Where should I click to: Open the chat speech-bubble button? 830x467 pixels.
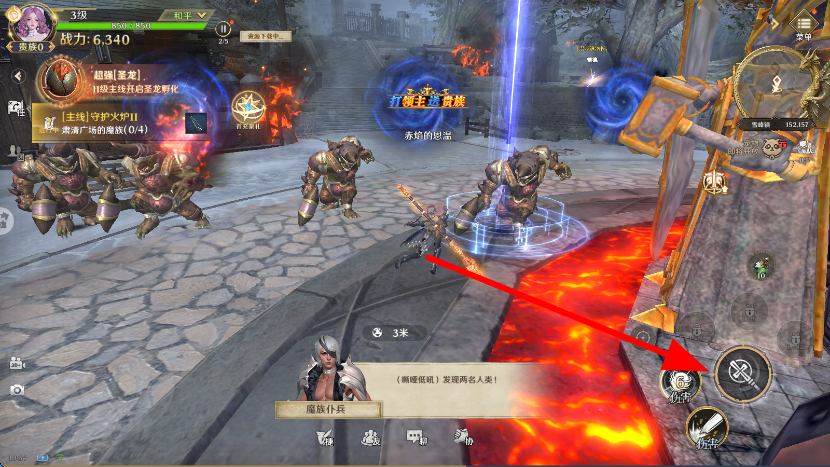click(x=416, y=437)
